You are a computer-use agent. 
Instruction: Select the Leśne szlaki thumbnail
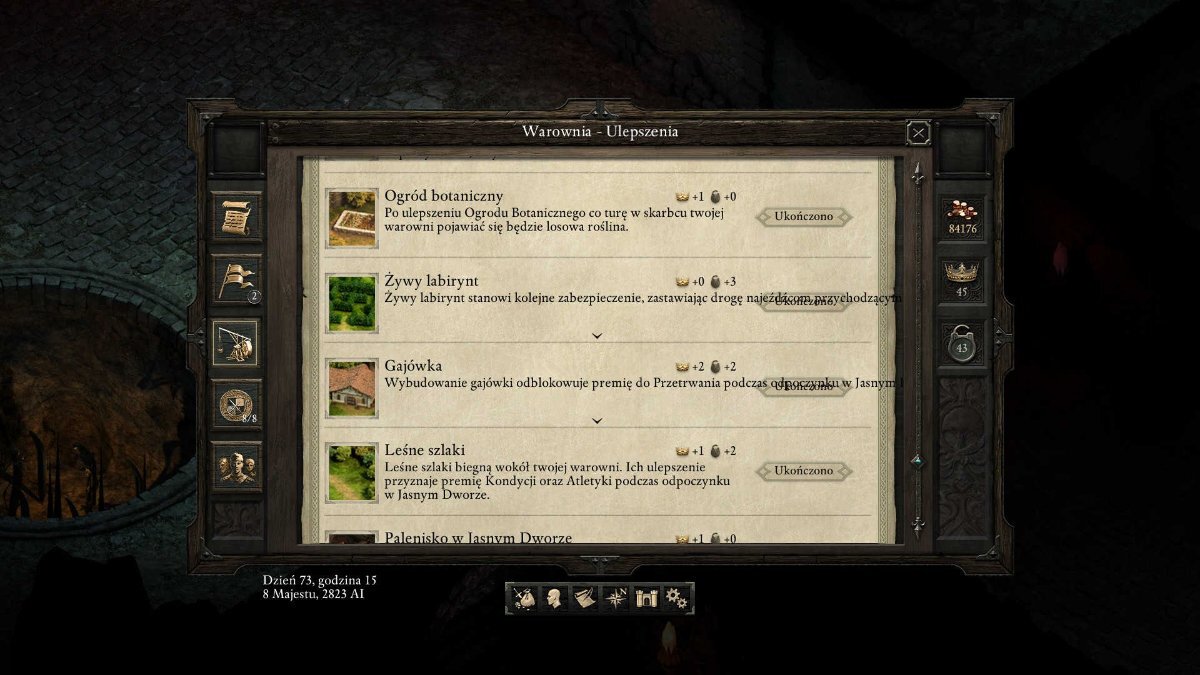pos(353,472)
